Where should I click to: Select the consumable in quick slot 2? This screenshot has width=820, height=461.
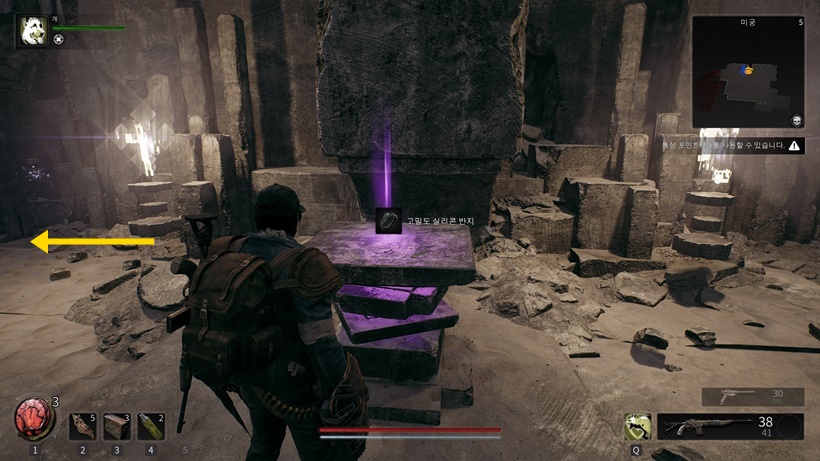83,427
